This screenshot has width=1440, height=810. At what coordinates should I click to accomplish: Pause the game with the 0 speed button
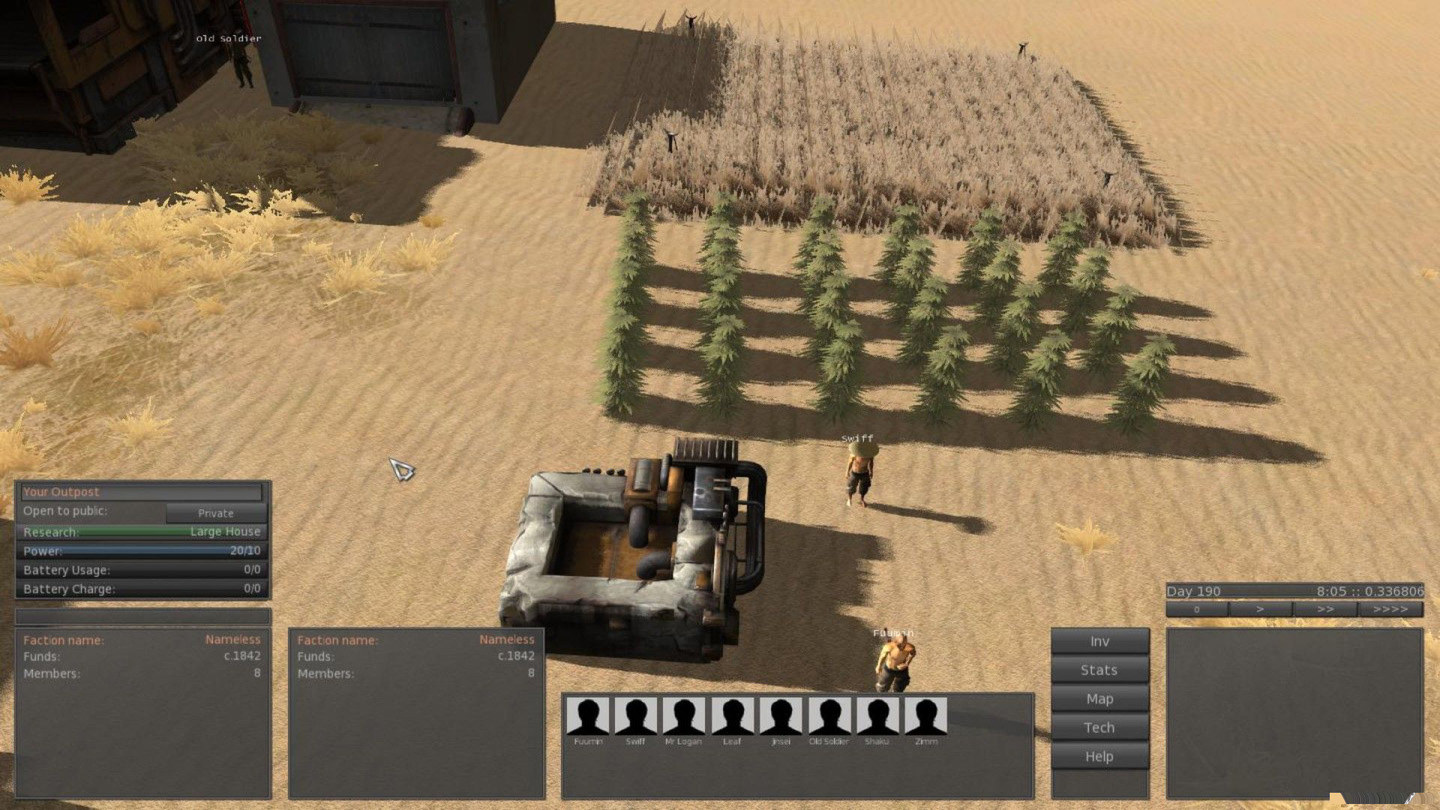point(1197,609)
